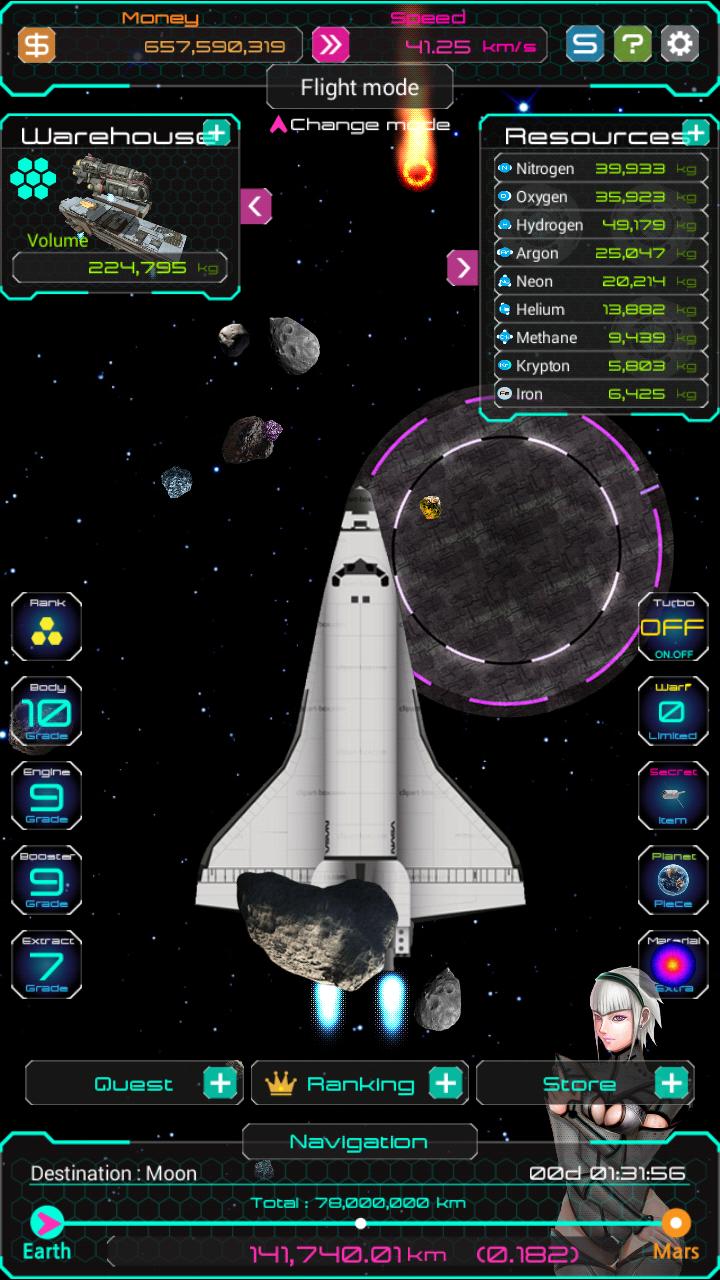The height and width of the screenshot is (1280, 720).
Task: Expand the Resources panel with plus
Action: [x=695, y=133]
